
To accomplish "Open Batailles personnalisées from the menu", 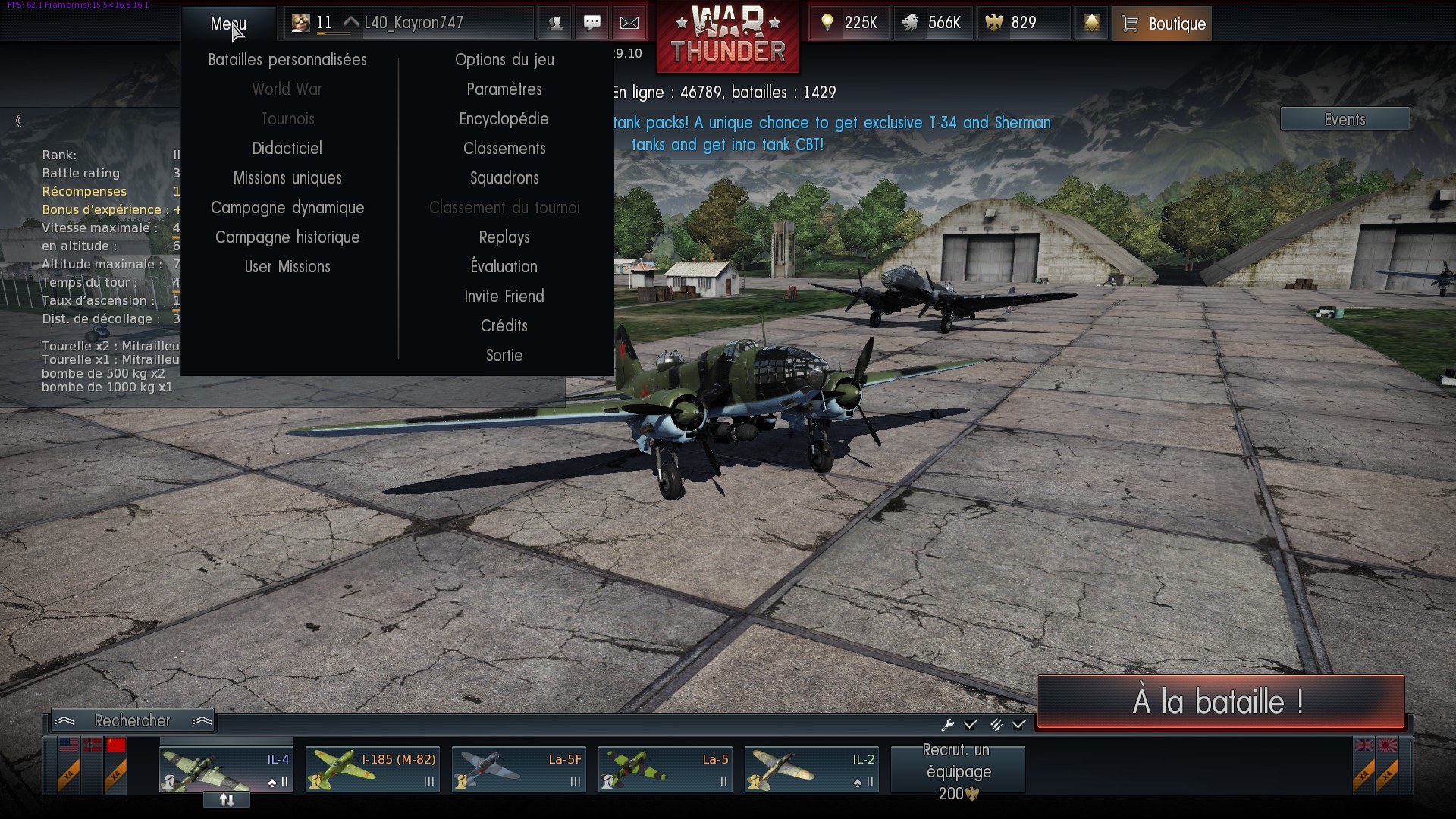I will coord(287,60).
